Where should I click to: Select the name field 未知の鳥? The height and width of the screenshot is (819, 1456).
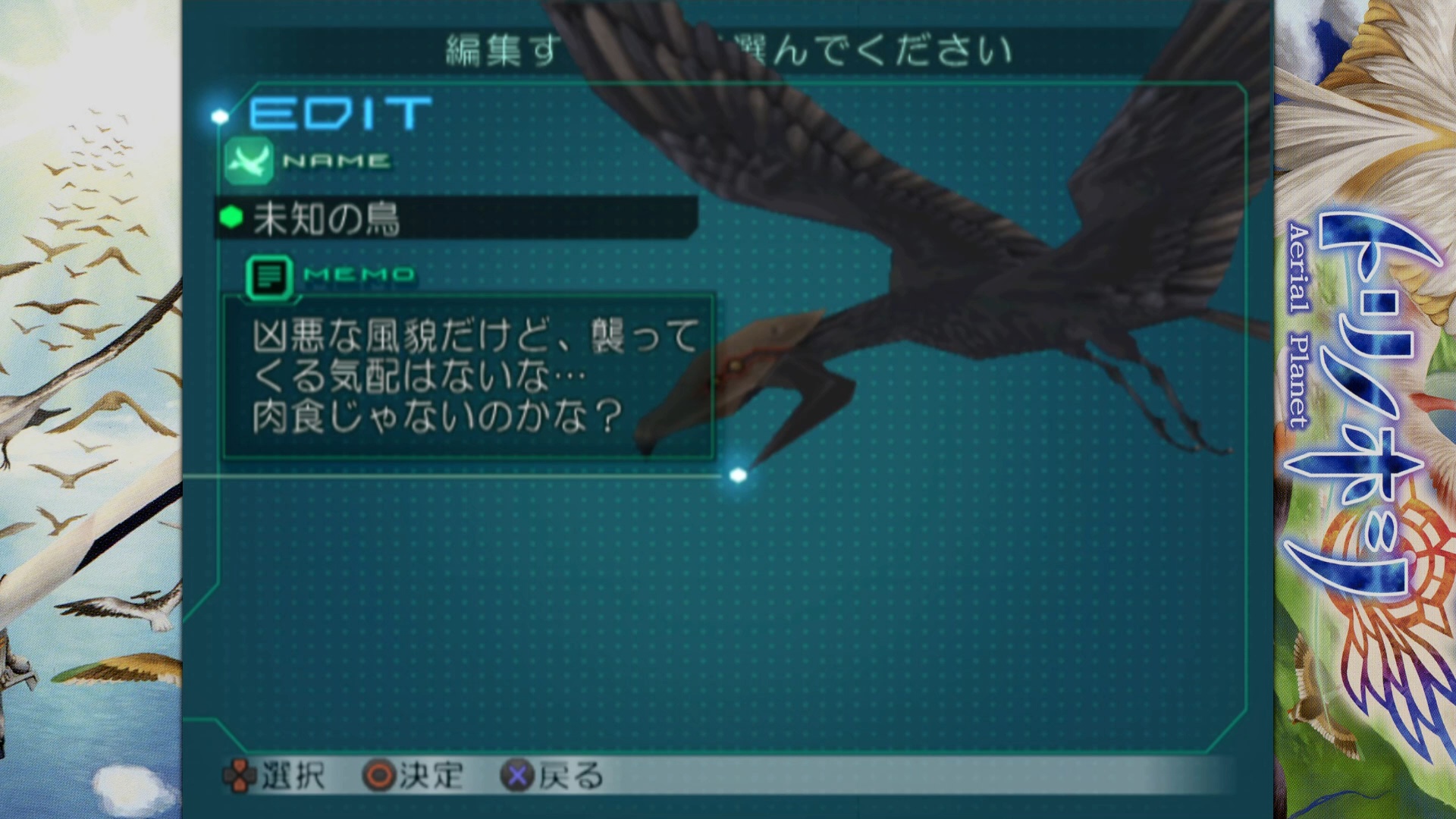(x=455, y=218)
